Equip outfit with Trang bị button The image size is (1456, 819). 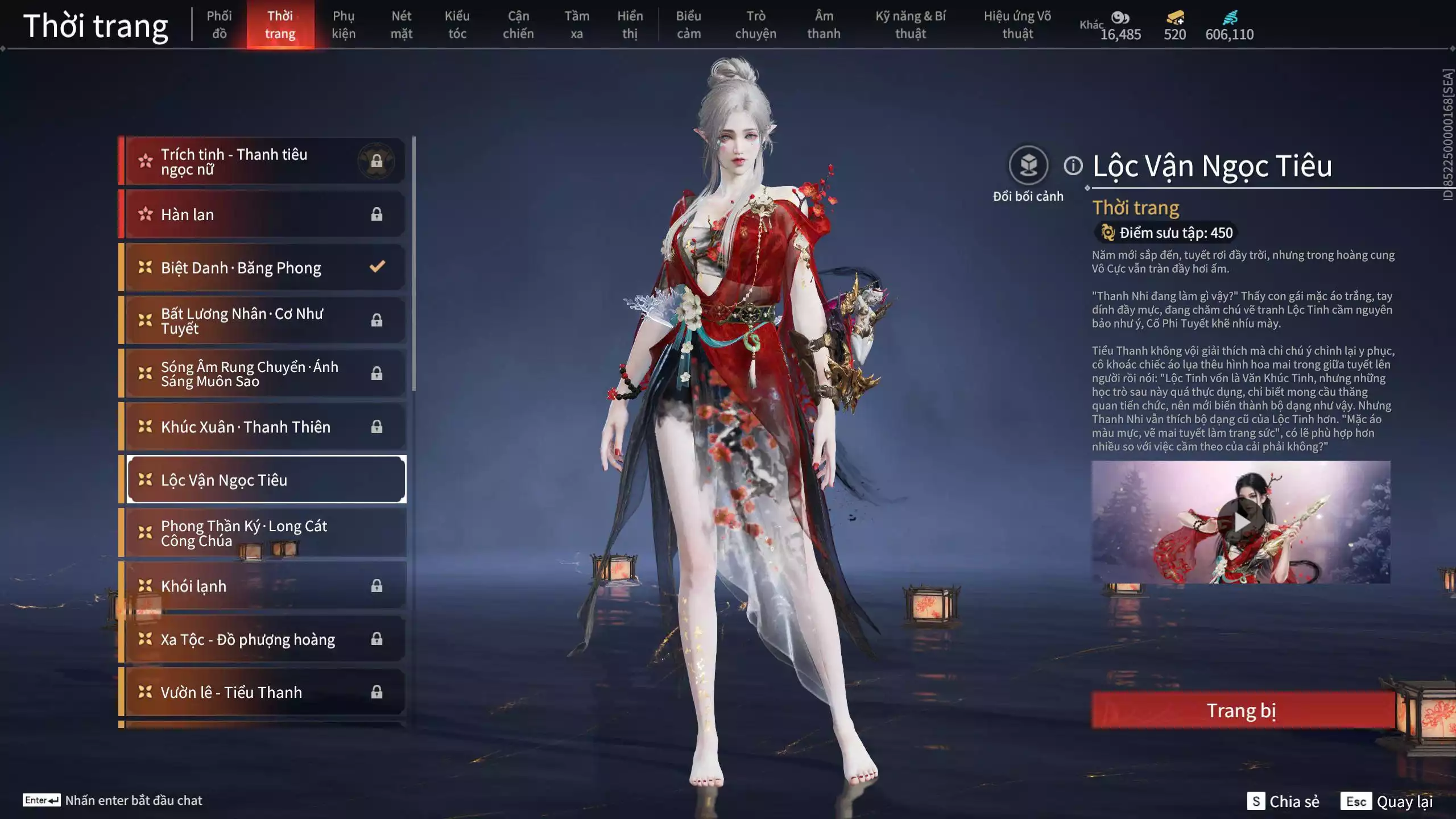point(1242,710)
